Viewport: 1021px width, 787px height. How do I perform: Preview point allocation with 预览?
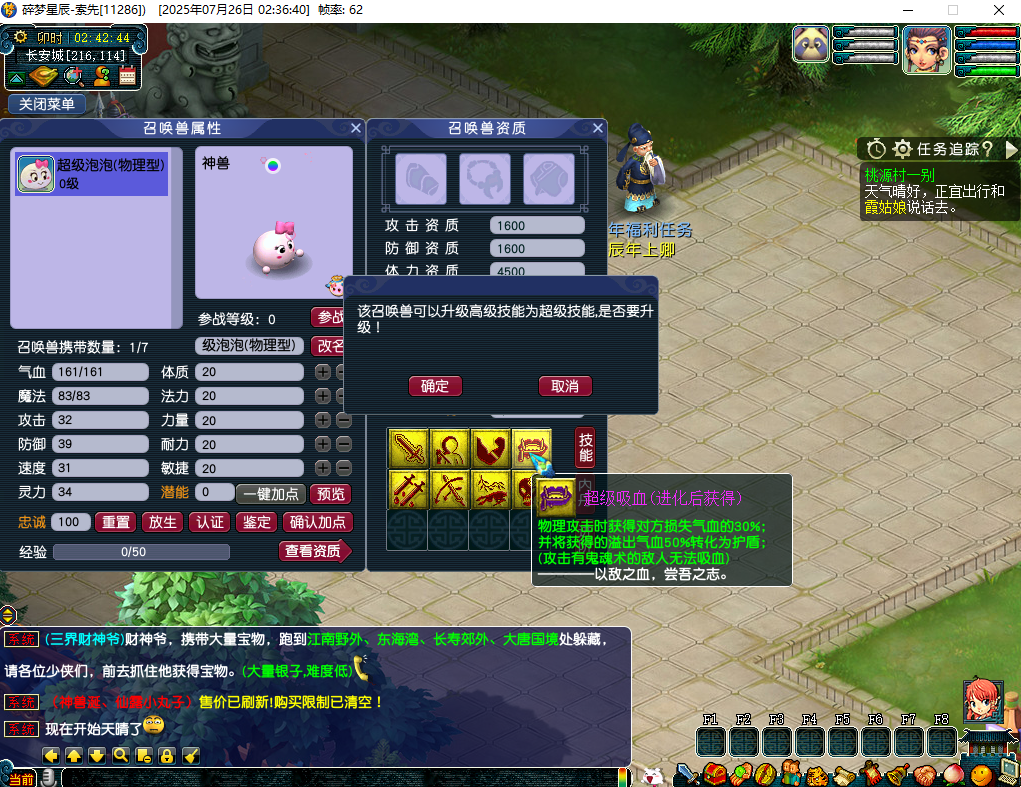(x=331, y=494)
